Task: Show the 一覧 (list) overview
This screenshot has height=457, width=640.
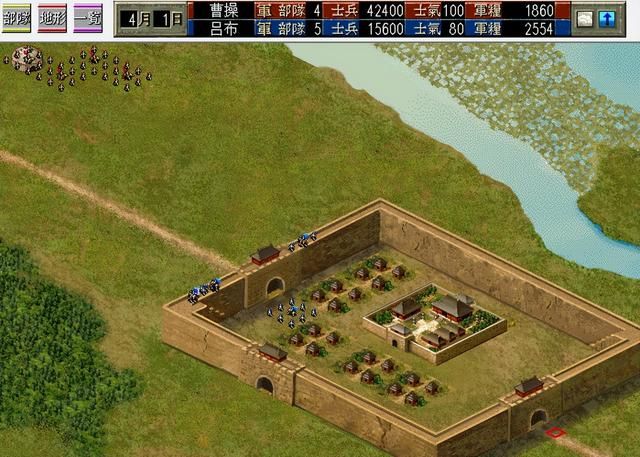Action: point(89,18)
